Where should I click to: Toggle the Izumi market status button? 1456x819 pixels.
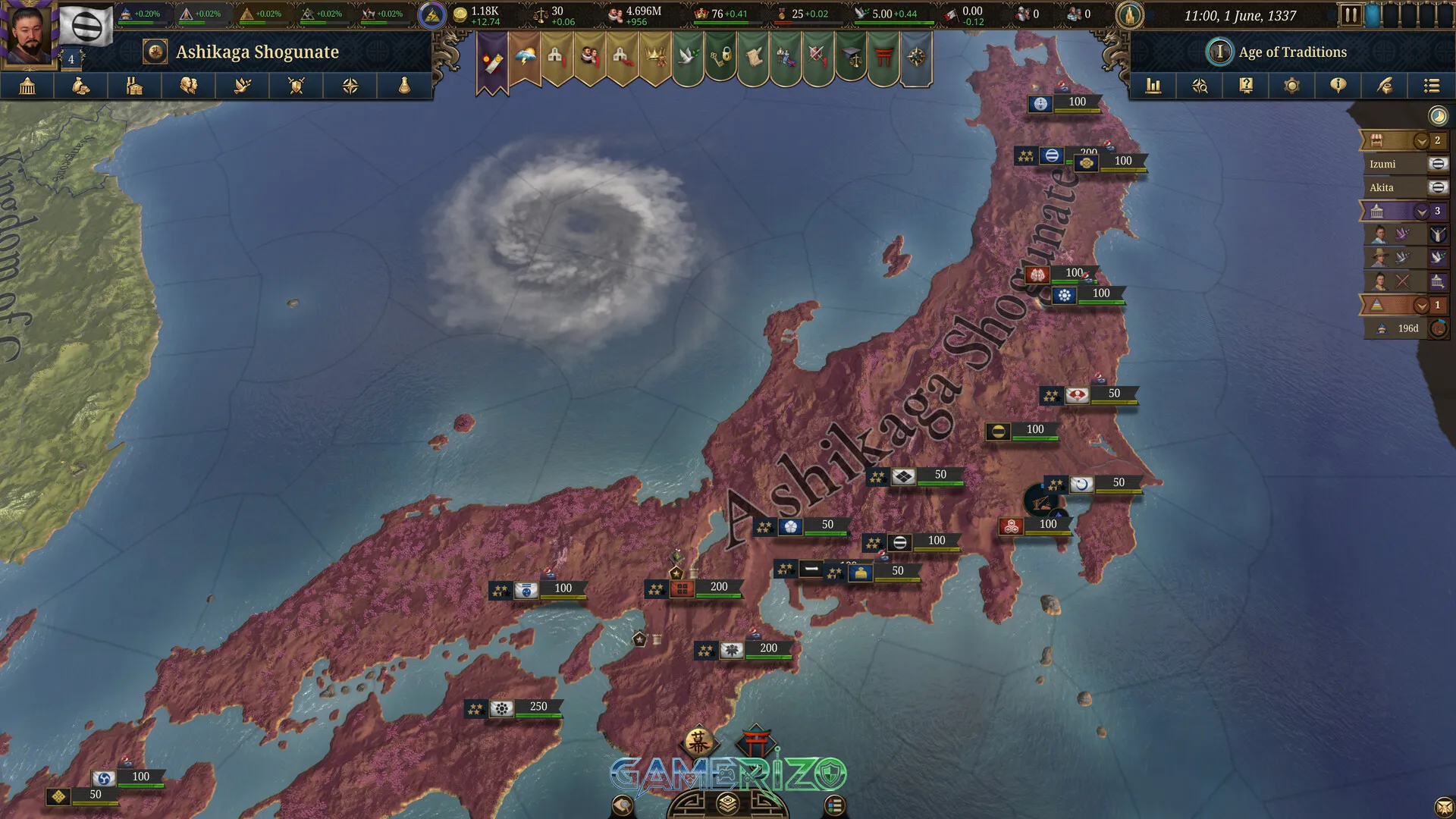pos(1437,164)
